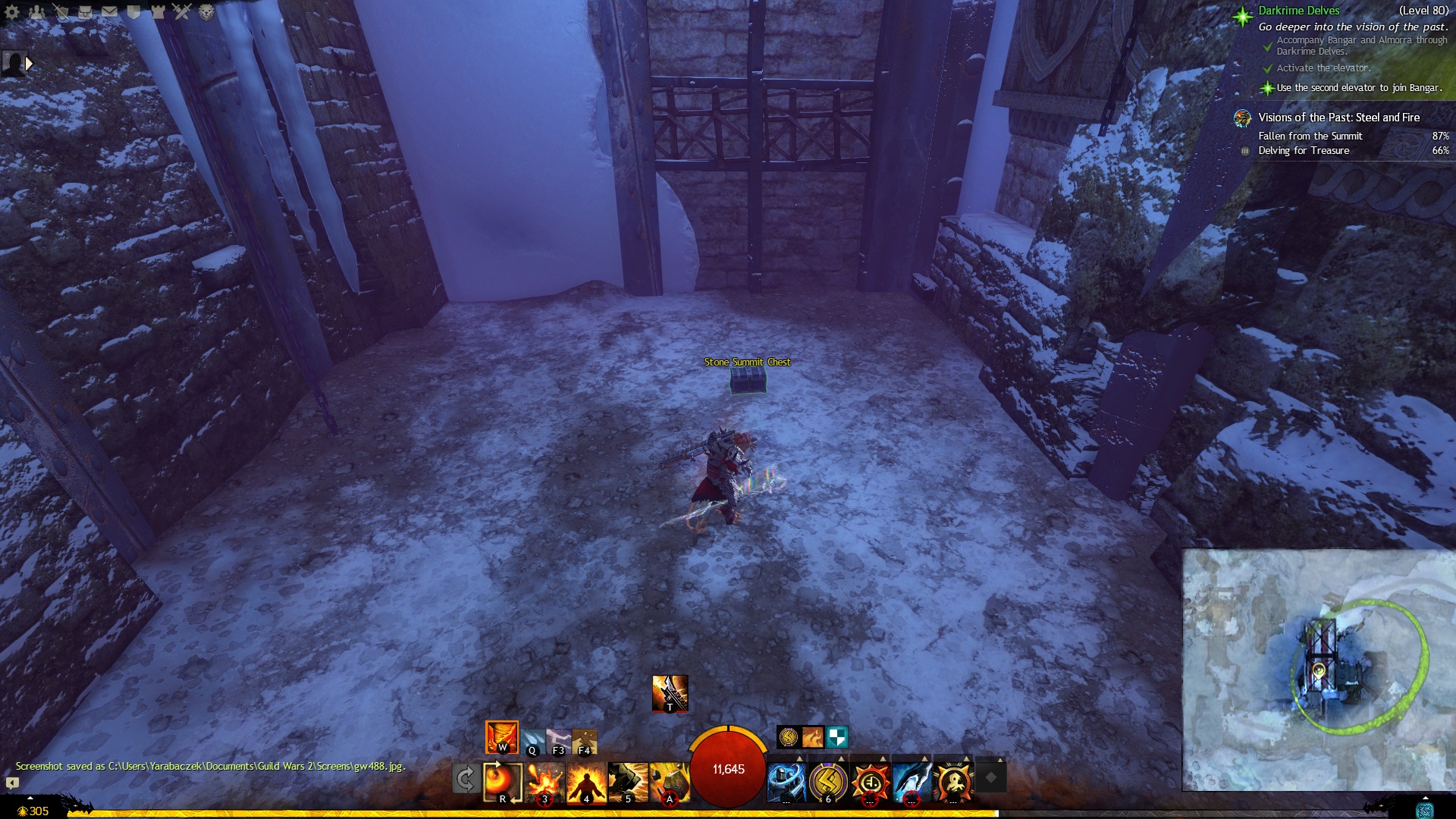The image size is (1456, 819).
Task: Open the Darkrime Delves story objective
Action: pos(1298,11)
